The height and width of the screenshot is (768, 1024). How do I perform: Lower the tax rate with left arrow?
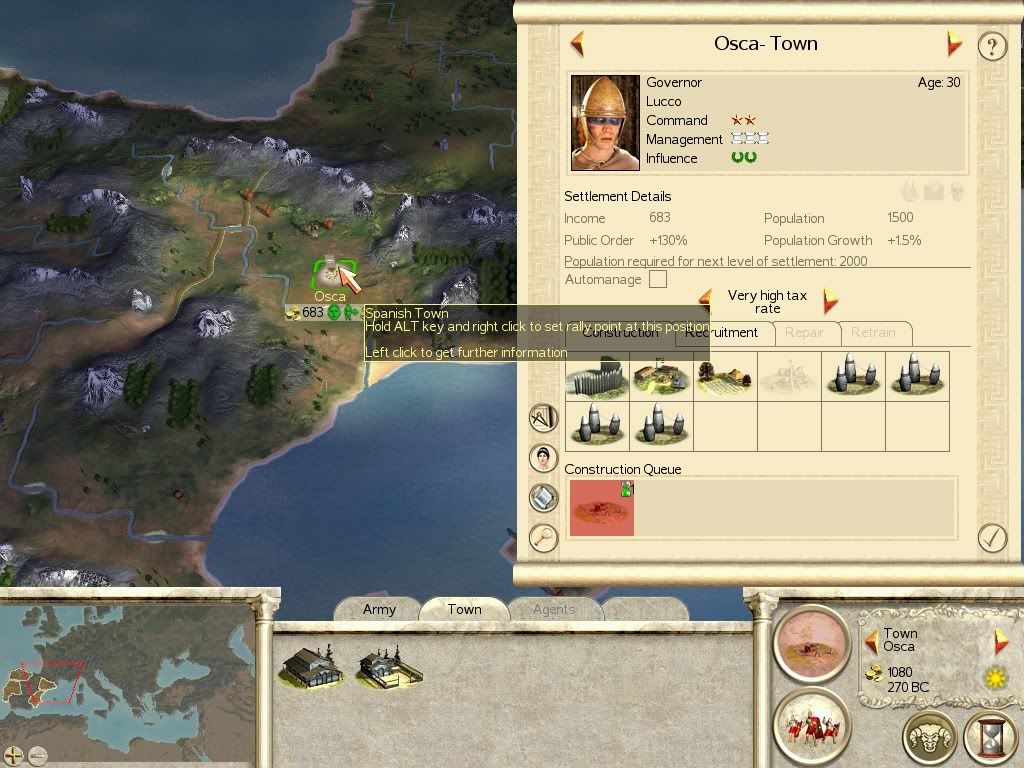pos(706,299)
